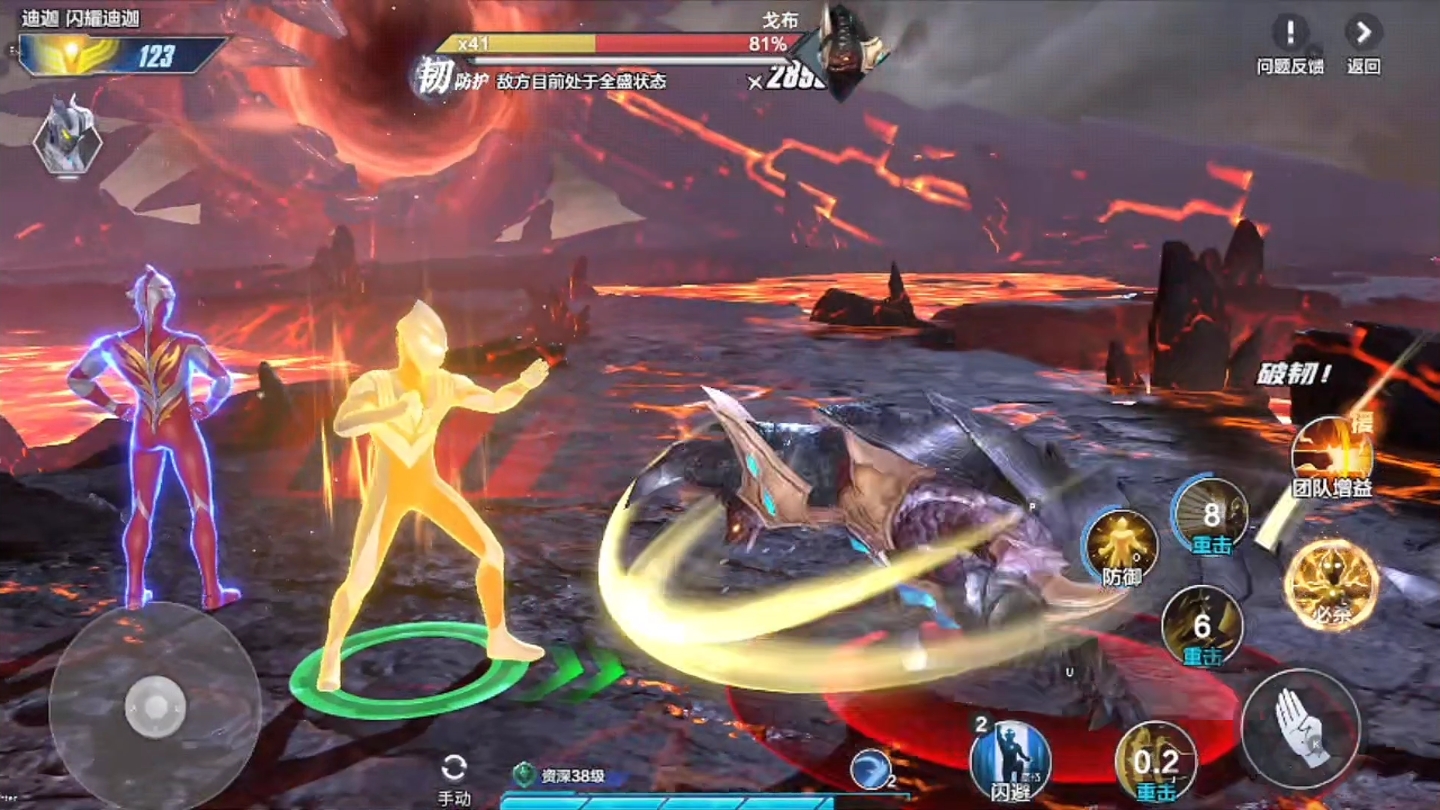1440x810 pixels.
Task: Use the 闪避 dodge skill
Action: 1010,759
